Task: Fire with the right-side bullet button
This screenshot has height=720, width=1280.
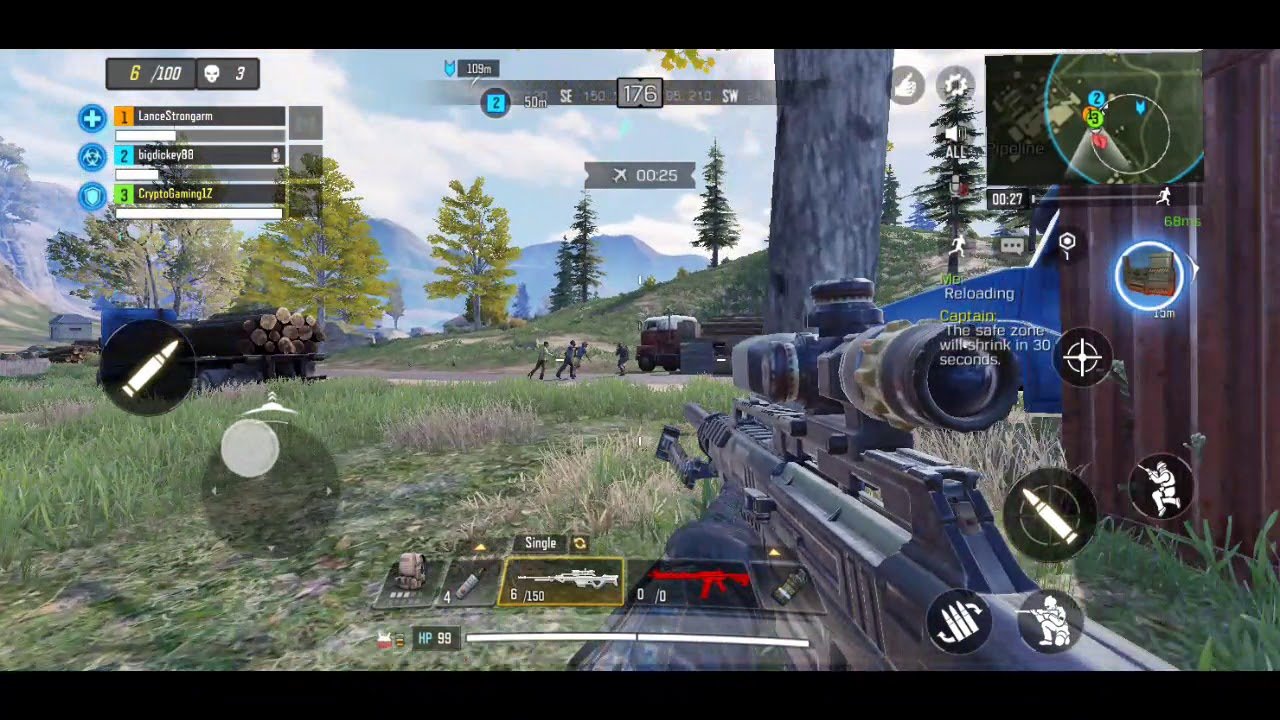Action: coord(1049,515)
